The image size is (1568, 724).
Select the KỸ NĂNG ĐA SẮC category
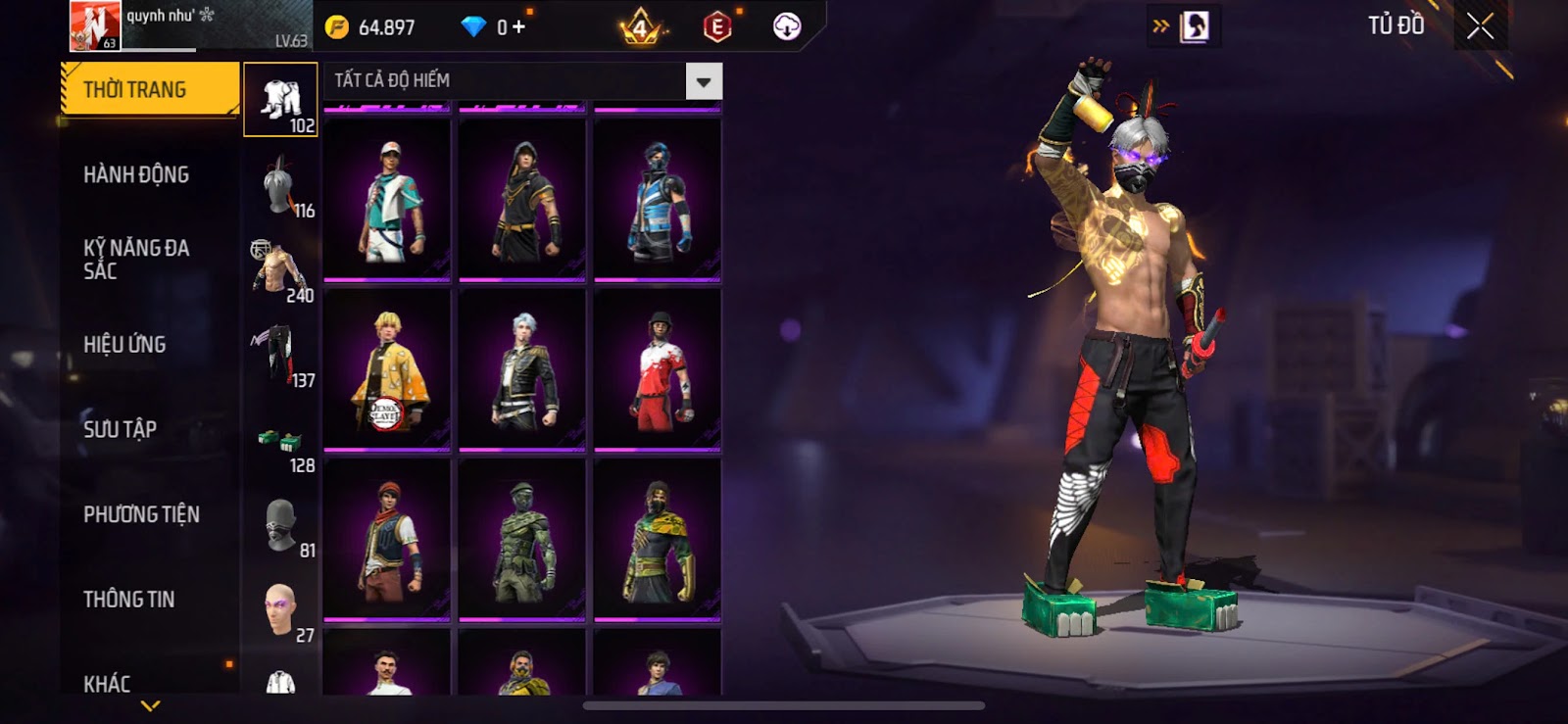click(136, 260)
